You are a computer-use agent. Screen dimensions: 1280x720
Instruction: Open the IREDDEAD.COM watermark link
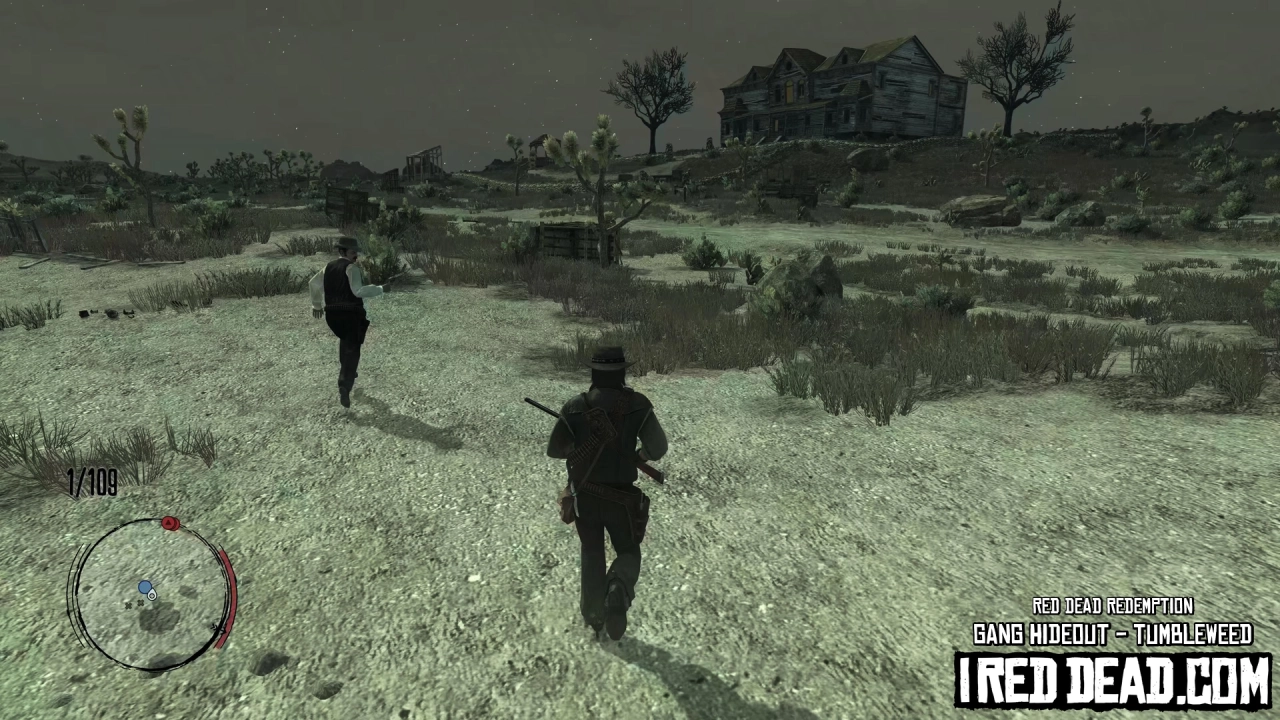(1113, 677)
